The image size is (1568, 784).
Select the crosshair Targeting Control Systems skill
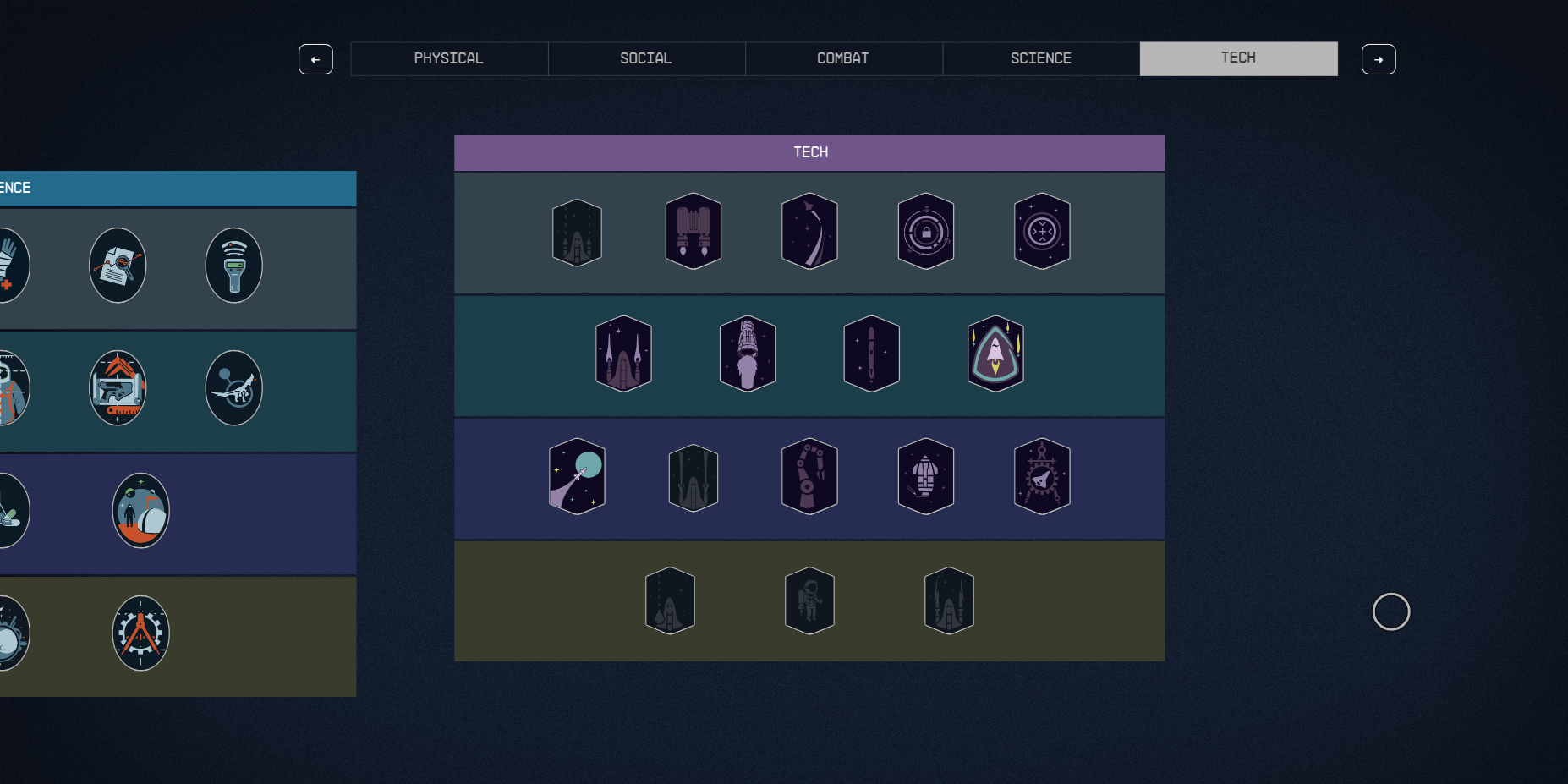coord(1042,231)
